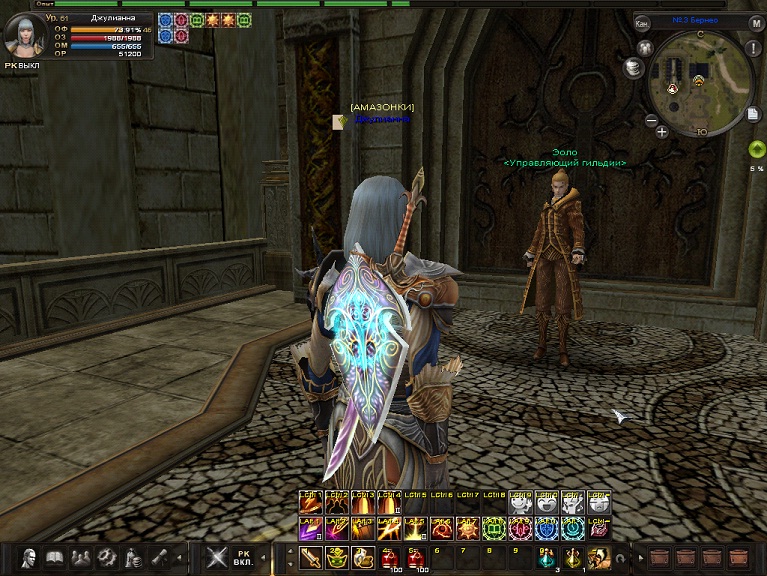Image resolution: width=767 pixels, height=576 pixels.
Task: Zoom out the minimap with the minus button
Action: [x=650, y=121]
